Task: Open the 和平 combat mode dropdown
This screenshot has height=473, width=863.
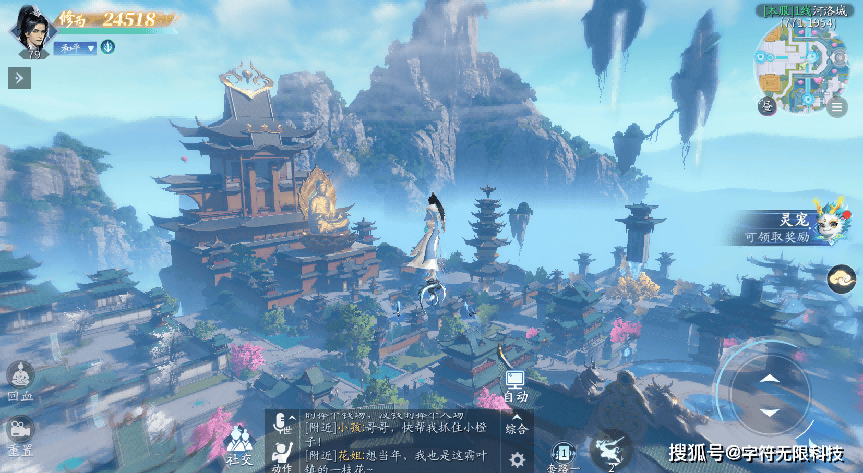Action: tap(75, 47)
